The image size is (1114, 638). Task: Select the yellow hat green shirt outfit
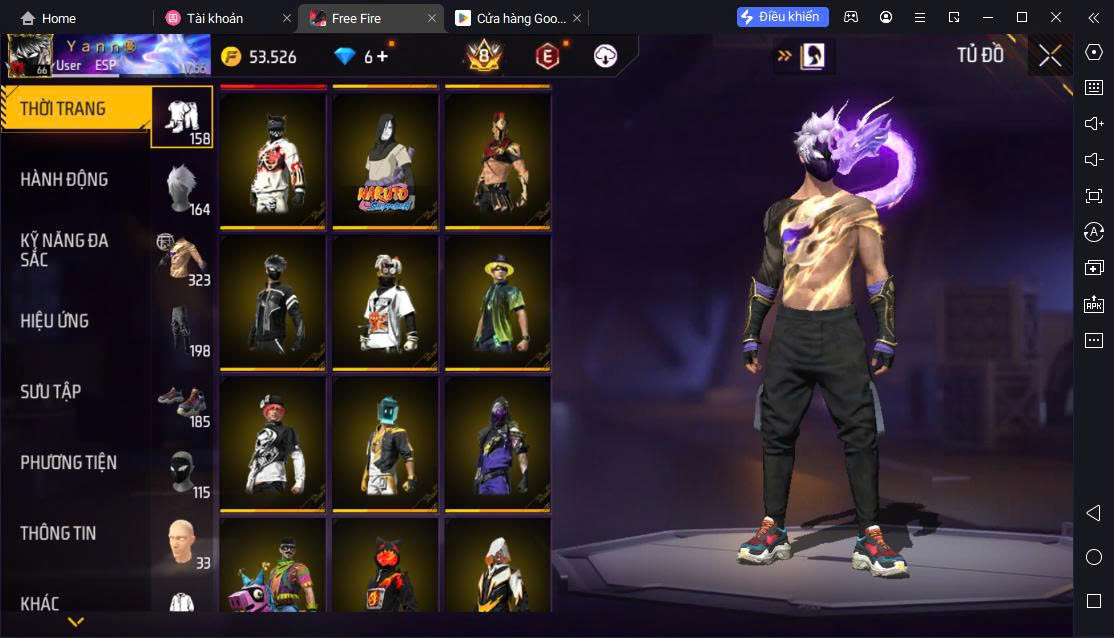[497, 301]
